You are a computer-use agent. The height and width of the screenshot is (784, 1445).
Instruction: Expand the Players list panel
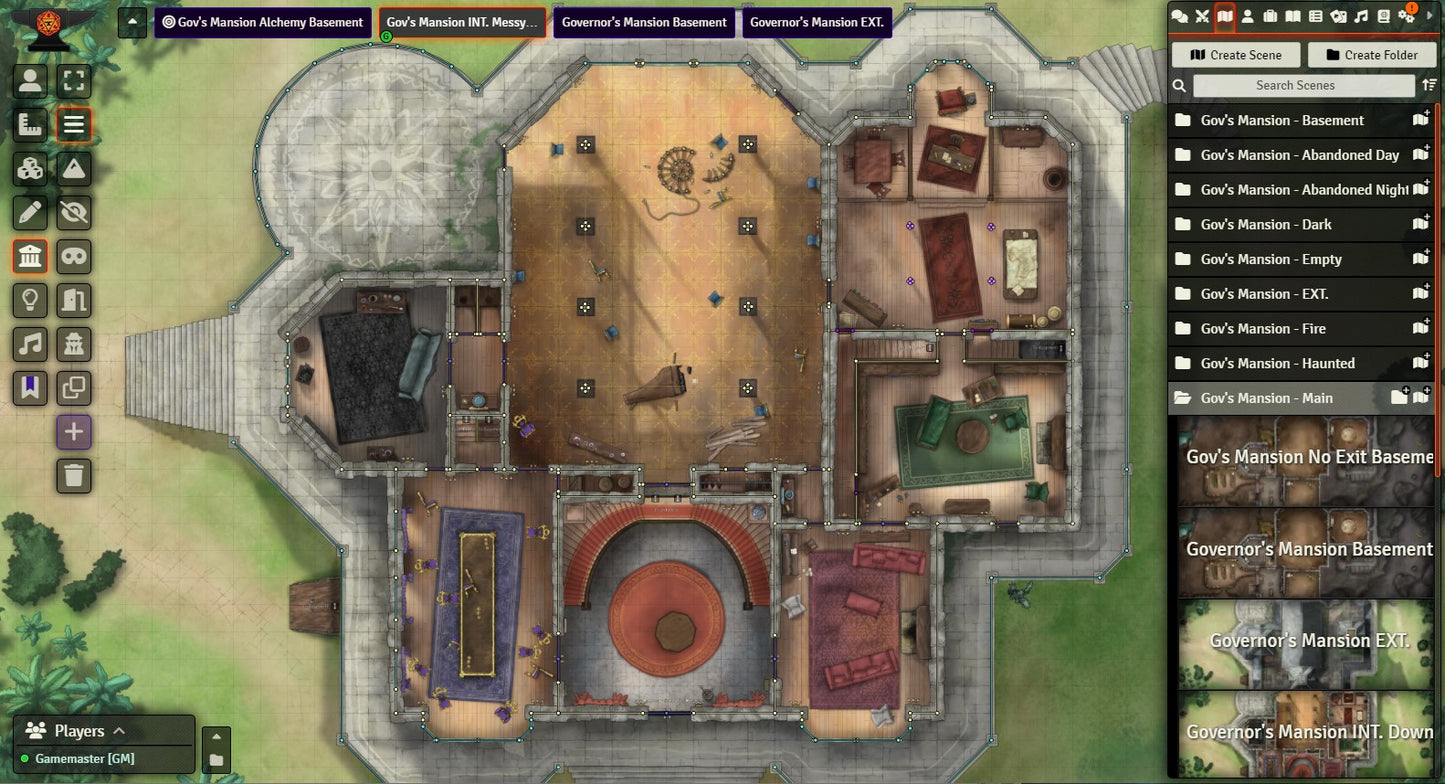tap(118, 731)
